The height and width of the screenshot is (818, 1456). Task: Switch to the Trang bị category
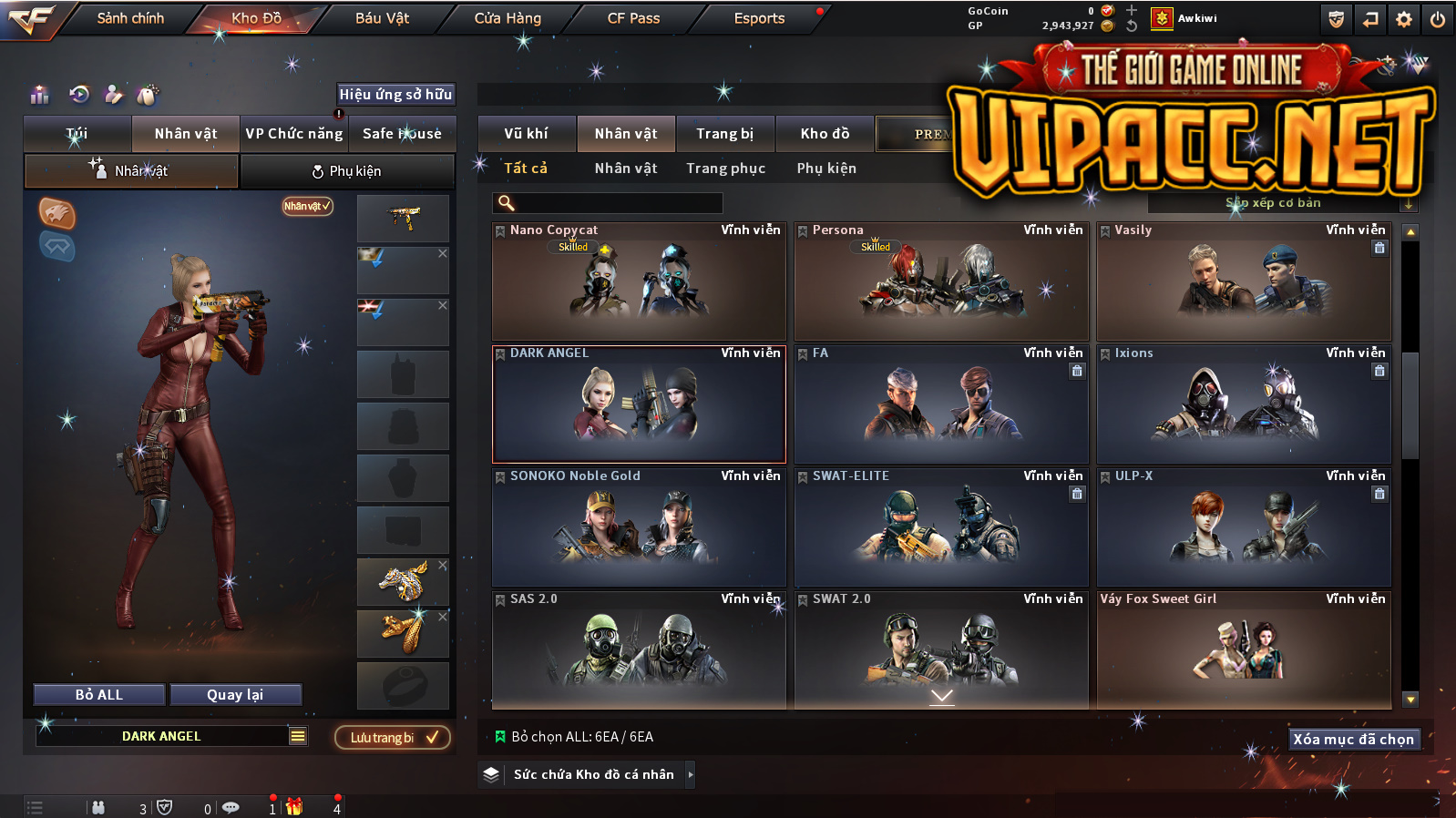724,134
